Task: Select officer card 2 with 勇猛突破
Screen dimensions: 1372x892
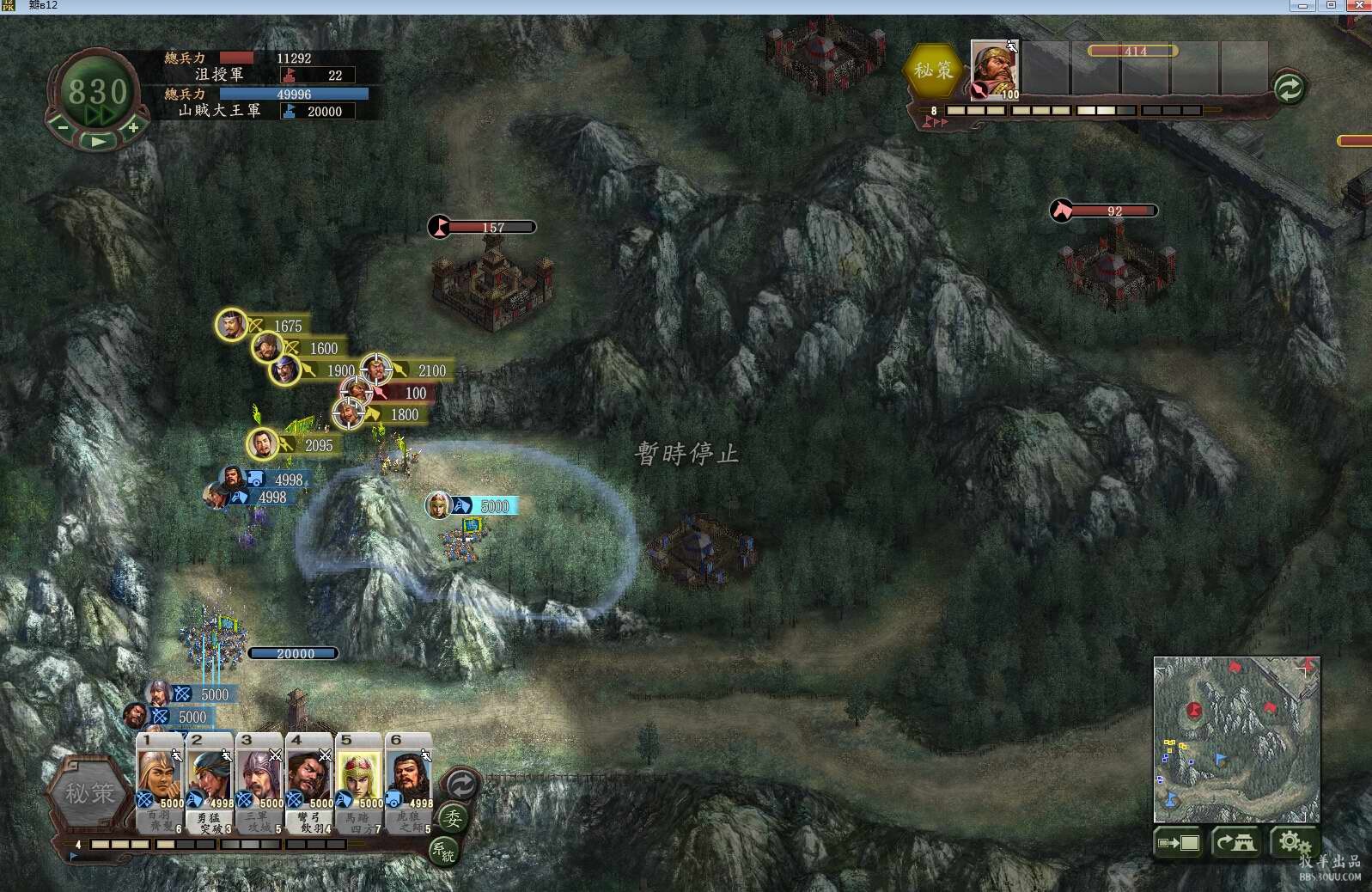Action: click(210, 781)
